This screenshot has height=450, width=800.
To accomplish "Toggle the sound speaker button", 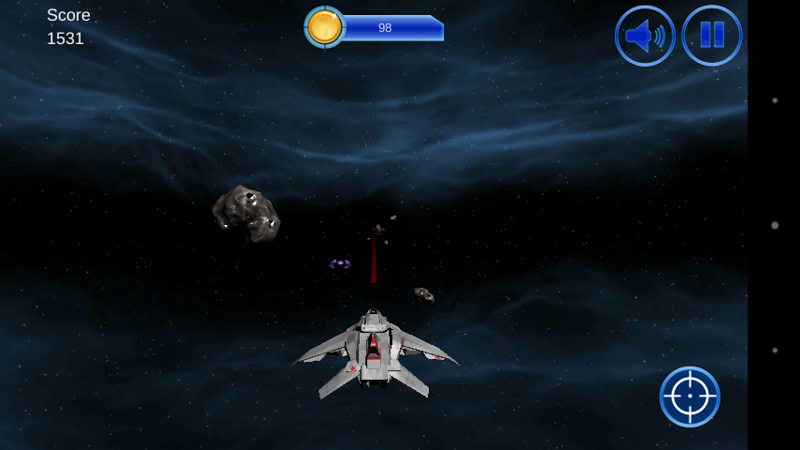I will [645, 36].
